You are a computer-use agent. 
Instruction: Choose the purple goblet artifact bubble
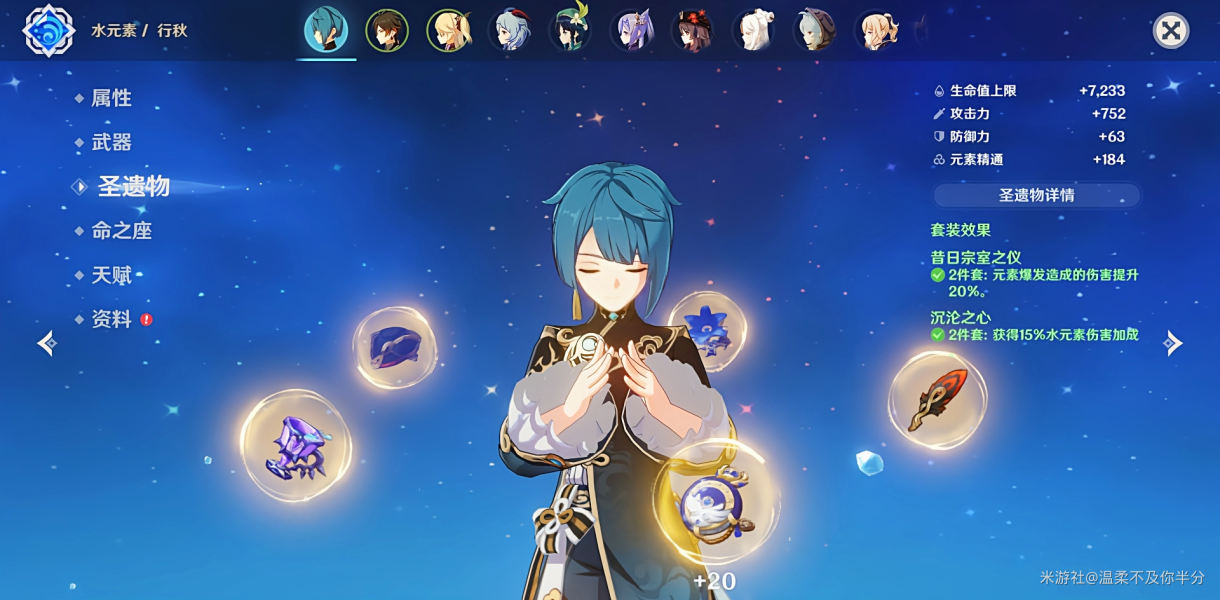pyautogui.click(x=296, y=446)
